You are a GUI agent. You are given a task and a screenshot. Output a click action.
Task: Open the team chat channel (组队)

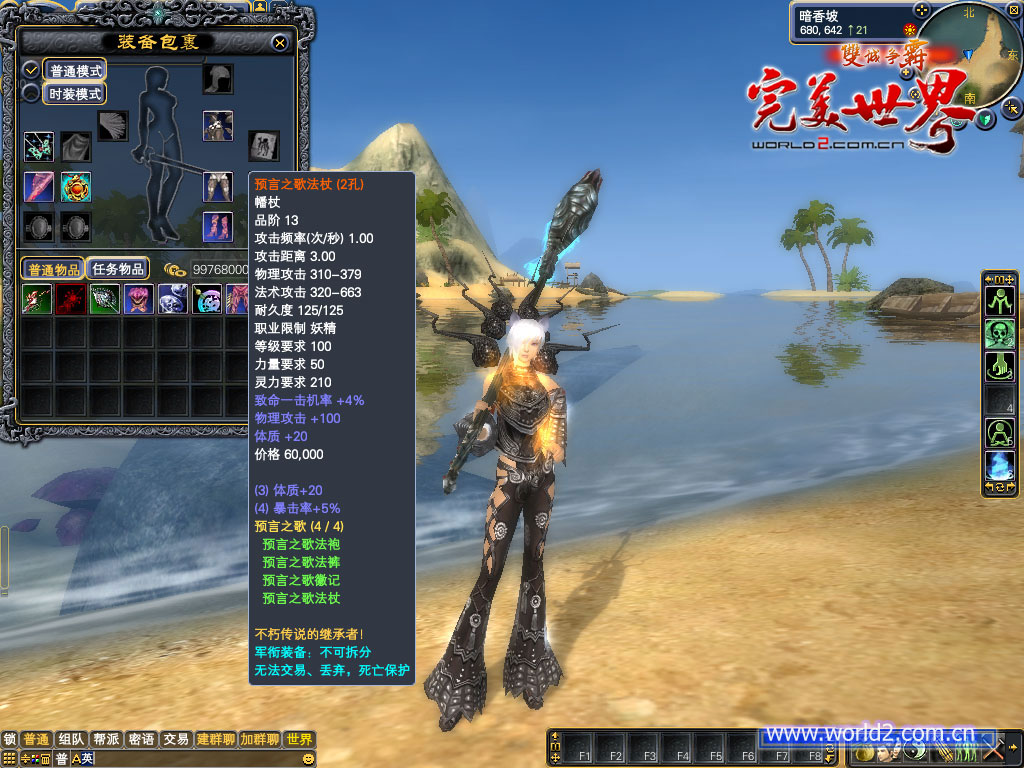click(x=71, y=740)
